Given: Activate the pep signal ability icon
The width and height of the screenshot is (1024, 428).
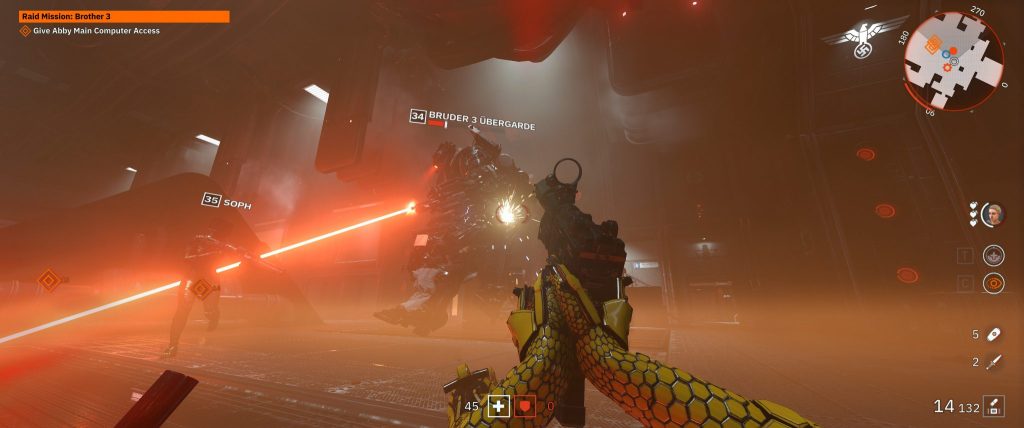Looking at the screenshot, I should coord(994,255).
